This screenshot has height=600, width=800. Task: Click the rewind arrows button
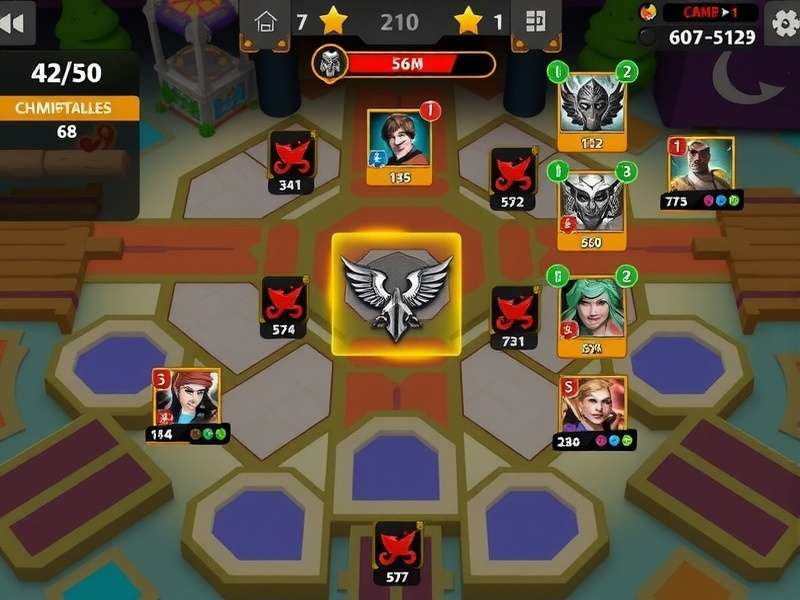pyautogui.click(x=15, y=24)
